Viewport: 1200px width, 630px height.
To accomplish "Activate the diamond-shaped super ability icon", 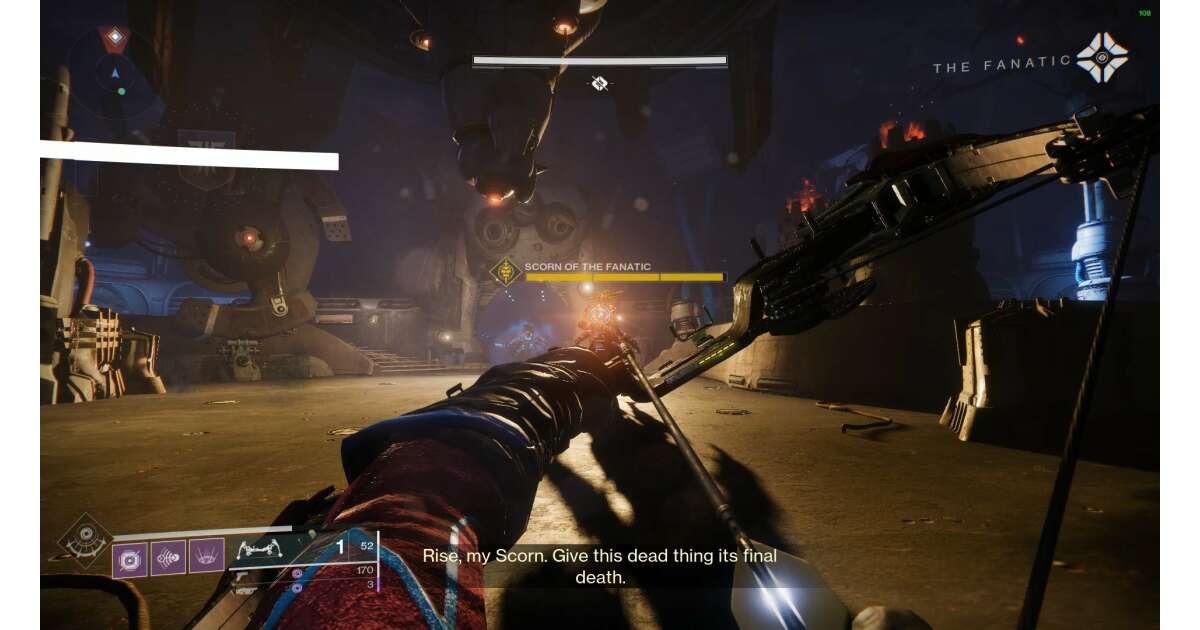I will point(85,541).
